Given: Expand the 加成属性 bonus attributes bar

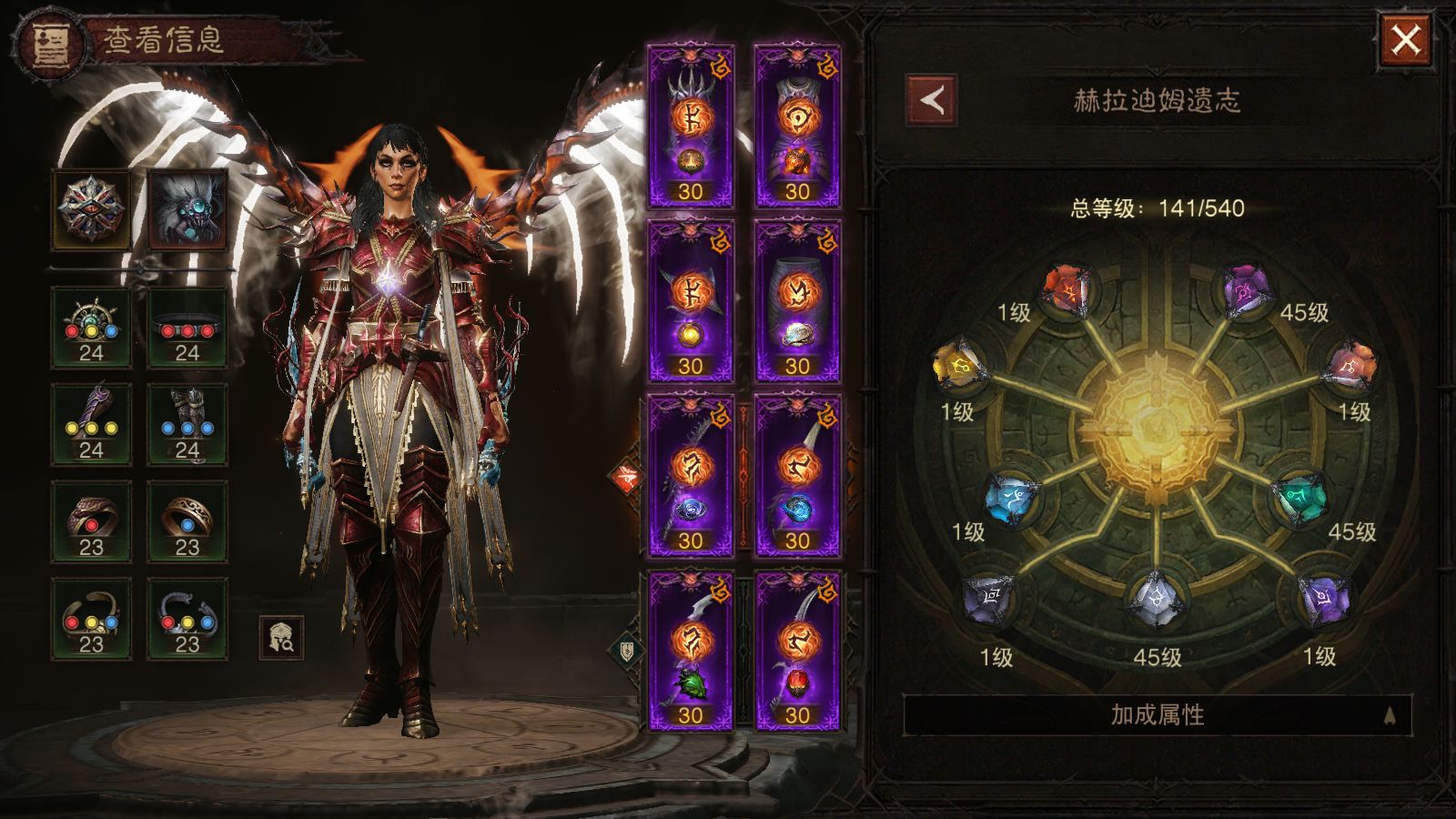Looking at the screenshot, I should pos(1157,715).
